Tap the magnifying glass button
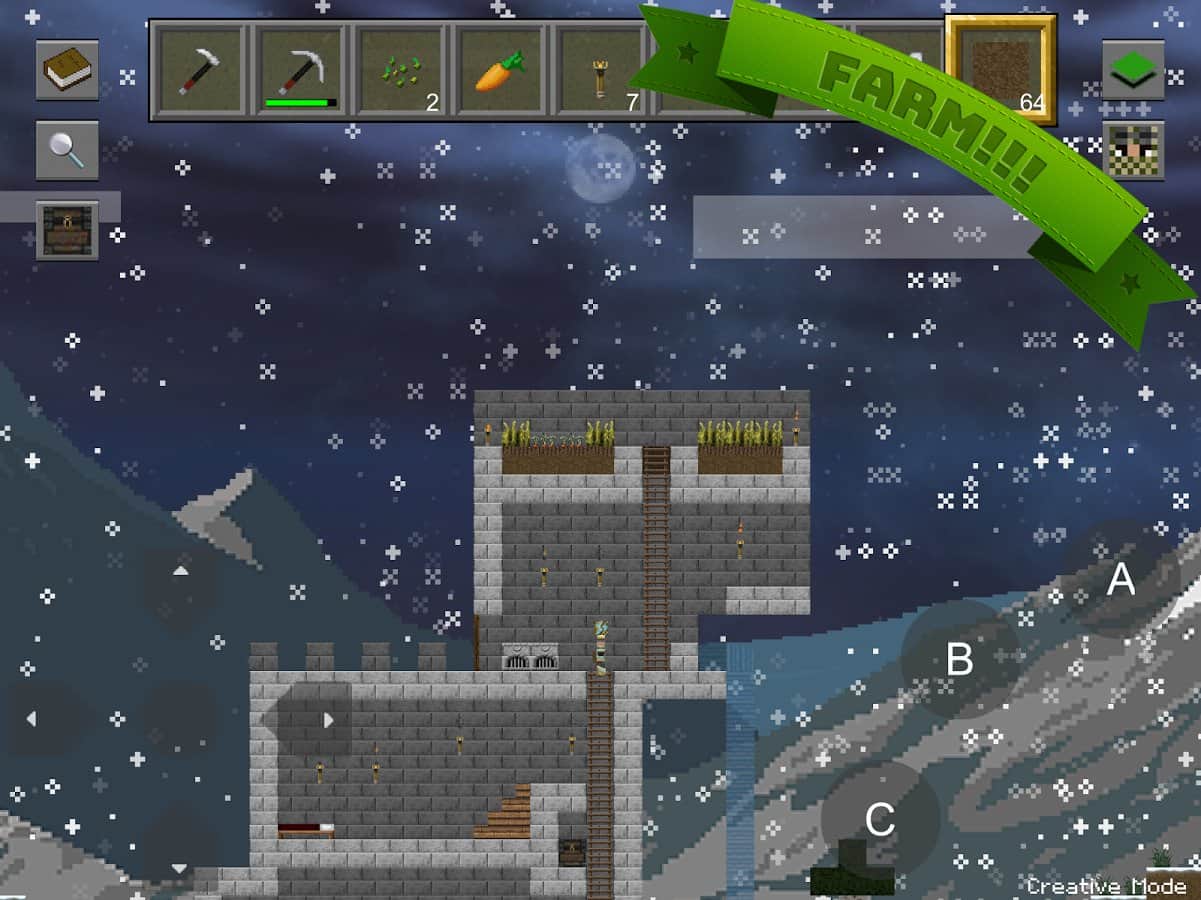The width and height of the screenshot is (1201, 900). [67, 150]
